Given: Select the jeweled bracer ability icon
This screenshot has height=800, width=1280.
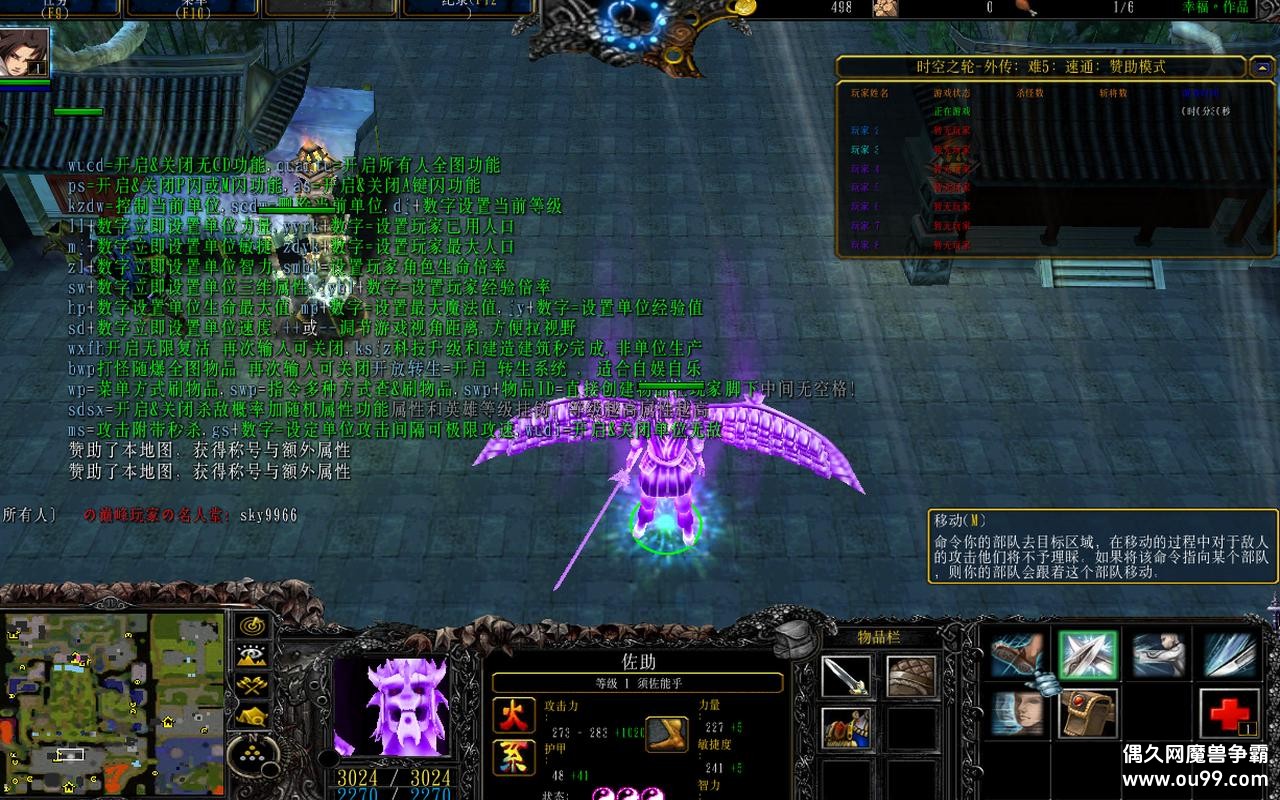Looking at the screenshot, I should click(x=1088, y=713).
